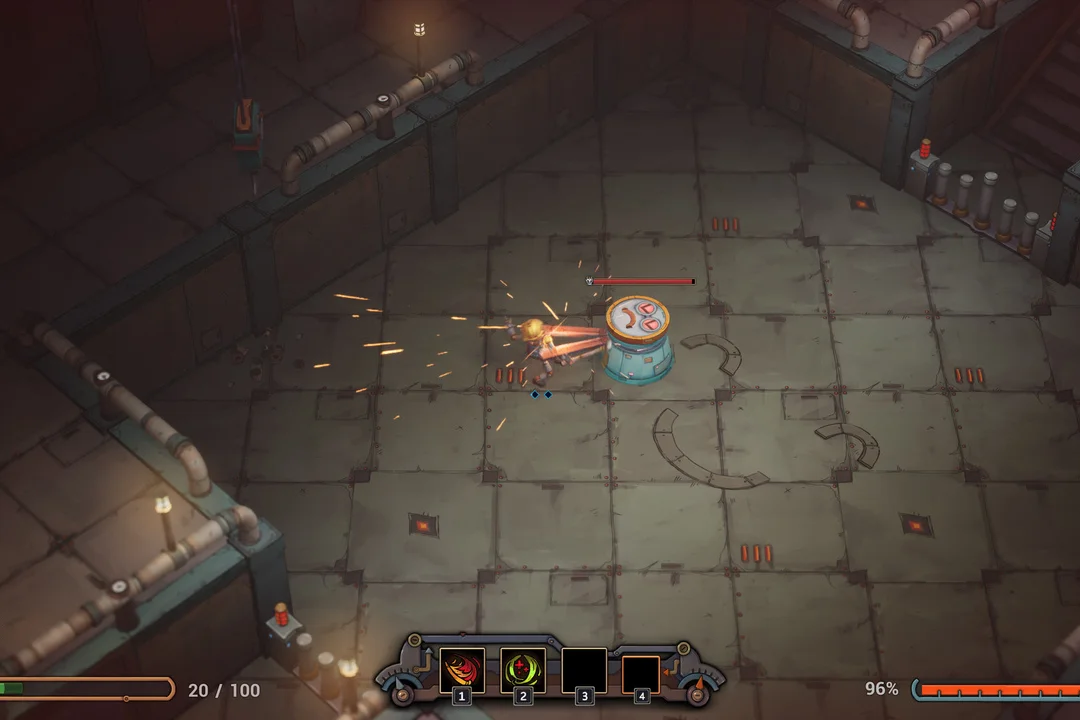Viewport: 1080px width, 720px height.
Task: Activate the red slash ability in slot 1
Action: 462,670
